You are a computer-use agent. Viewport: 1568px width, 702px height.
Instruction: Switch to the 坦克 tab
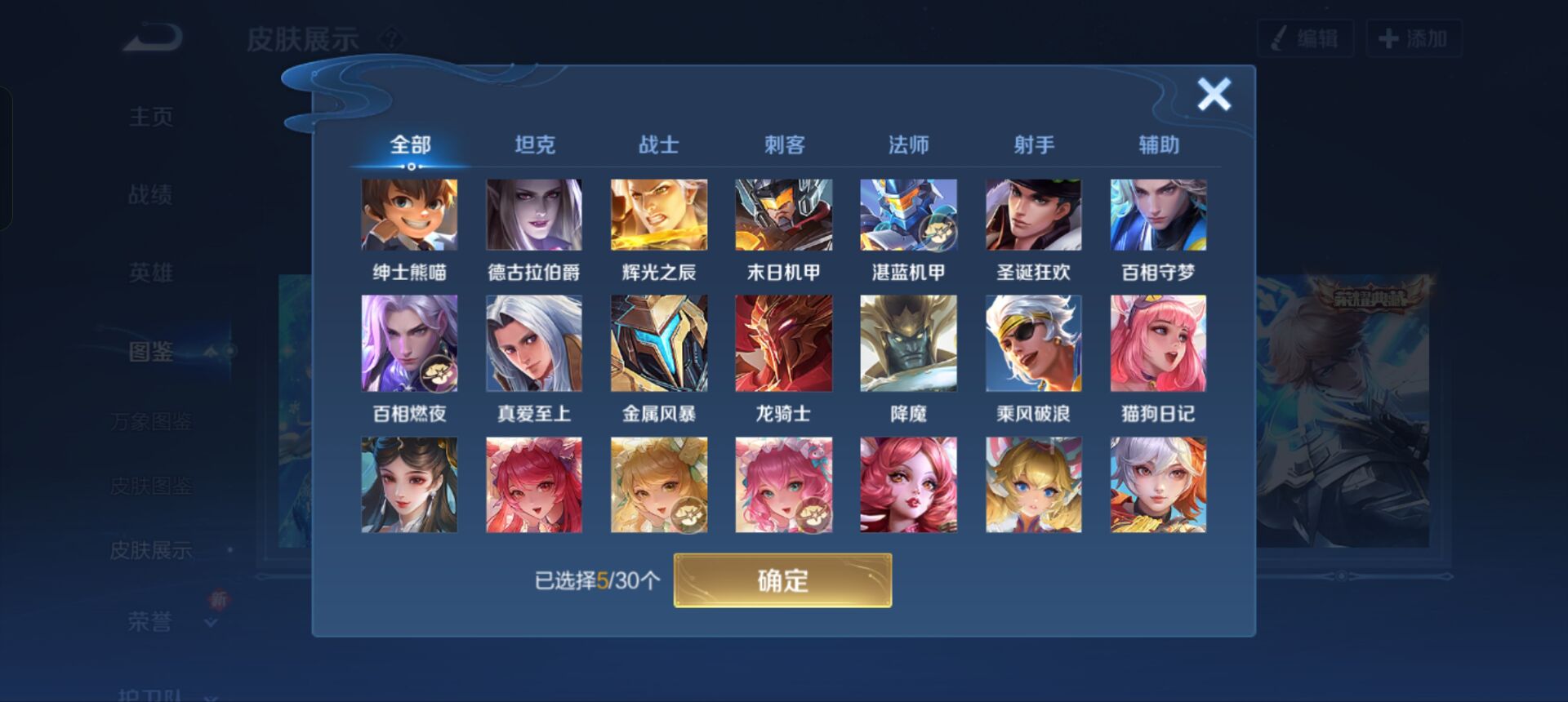535,144
